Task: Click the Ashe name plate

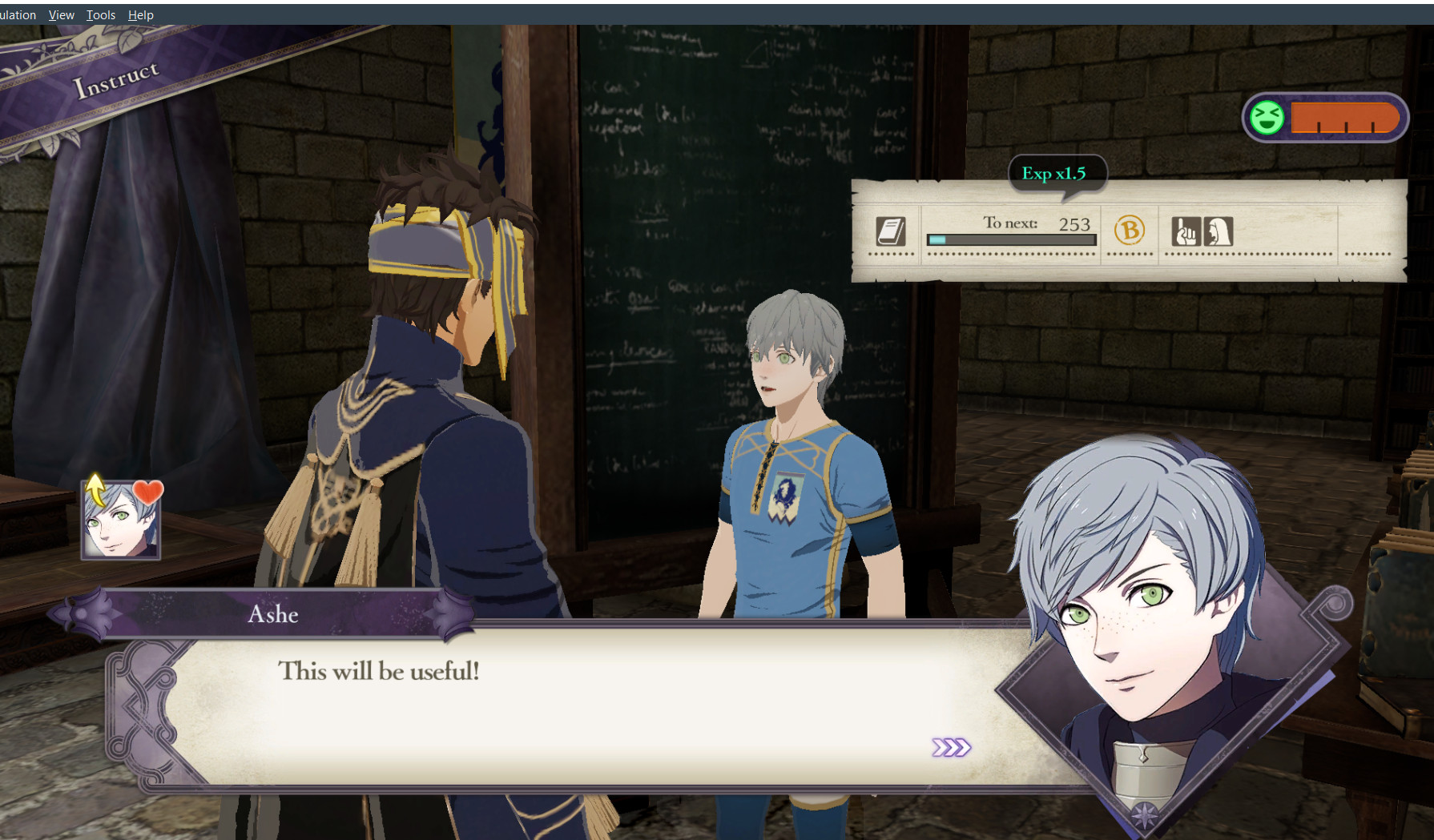Action: coord(273,614)
